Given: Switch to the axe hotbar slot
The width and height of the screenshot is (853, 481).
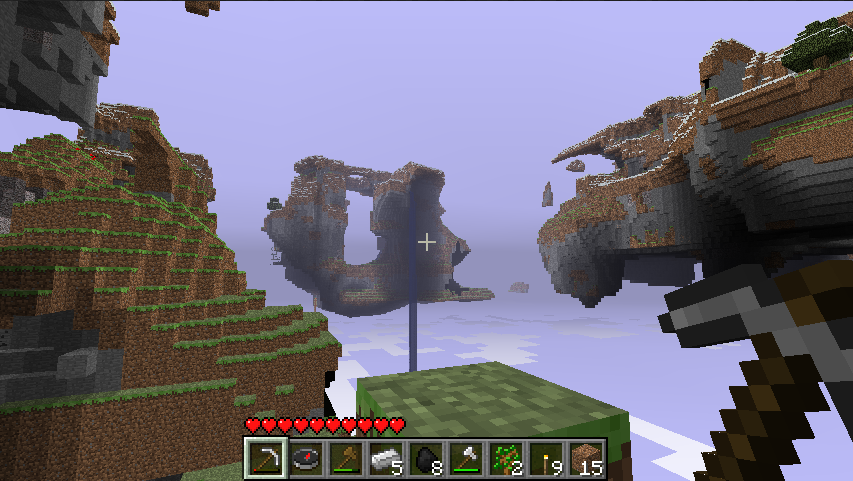Looking at the screenshot, I should tap(465, 460).
